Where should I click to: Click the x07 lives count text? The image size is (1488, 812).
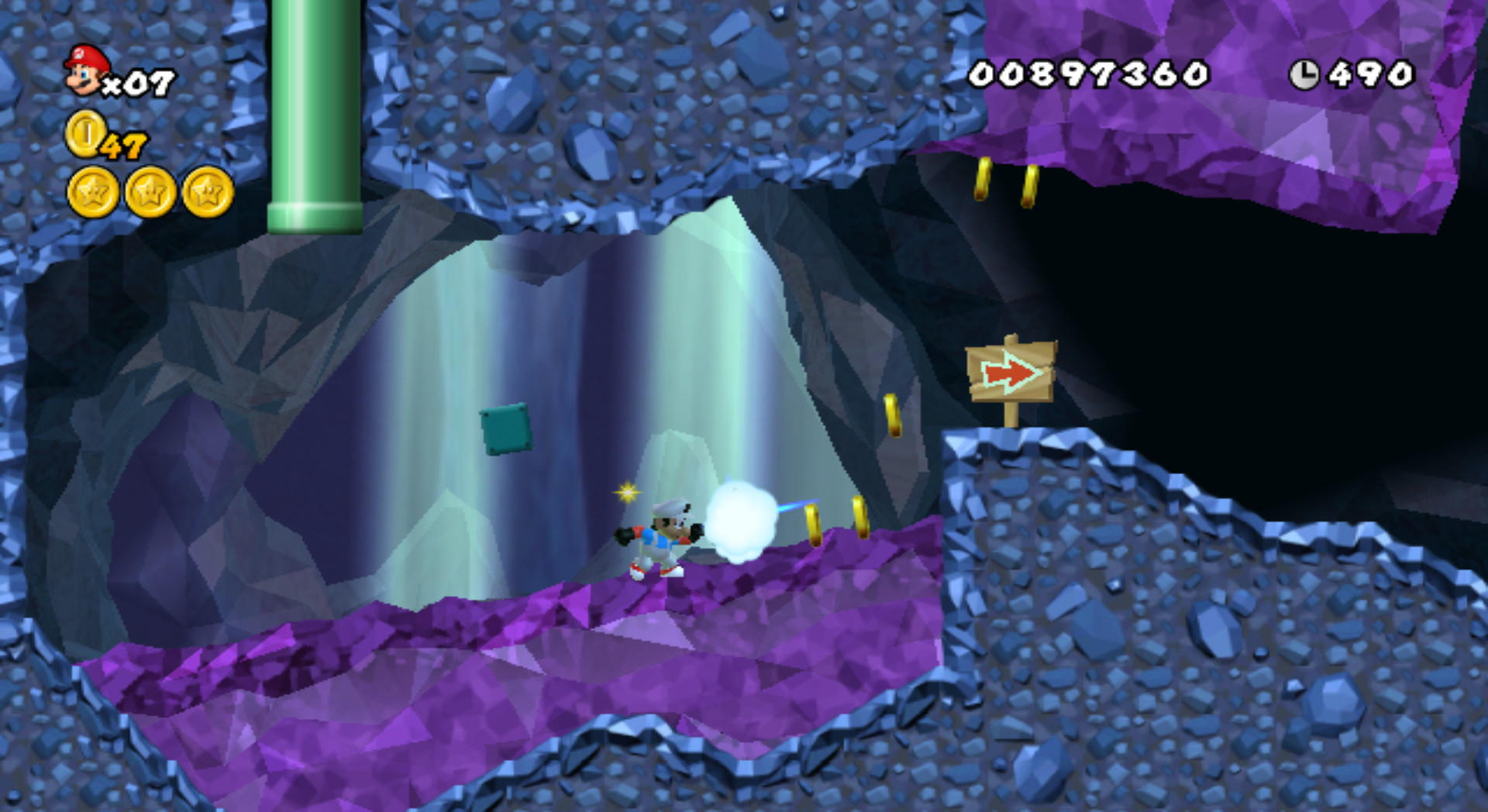coord(139,81)
